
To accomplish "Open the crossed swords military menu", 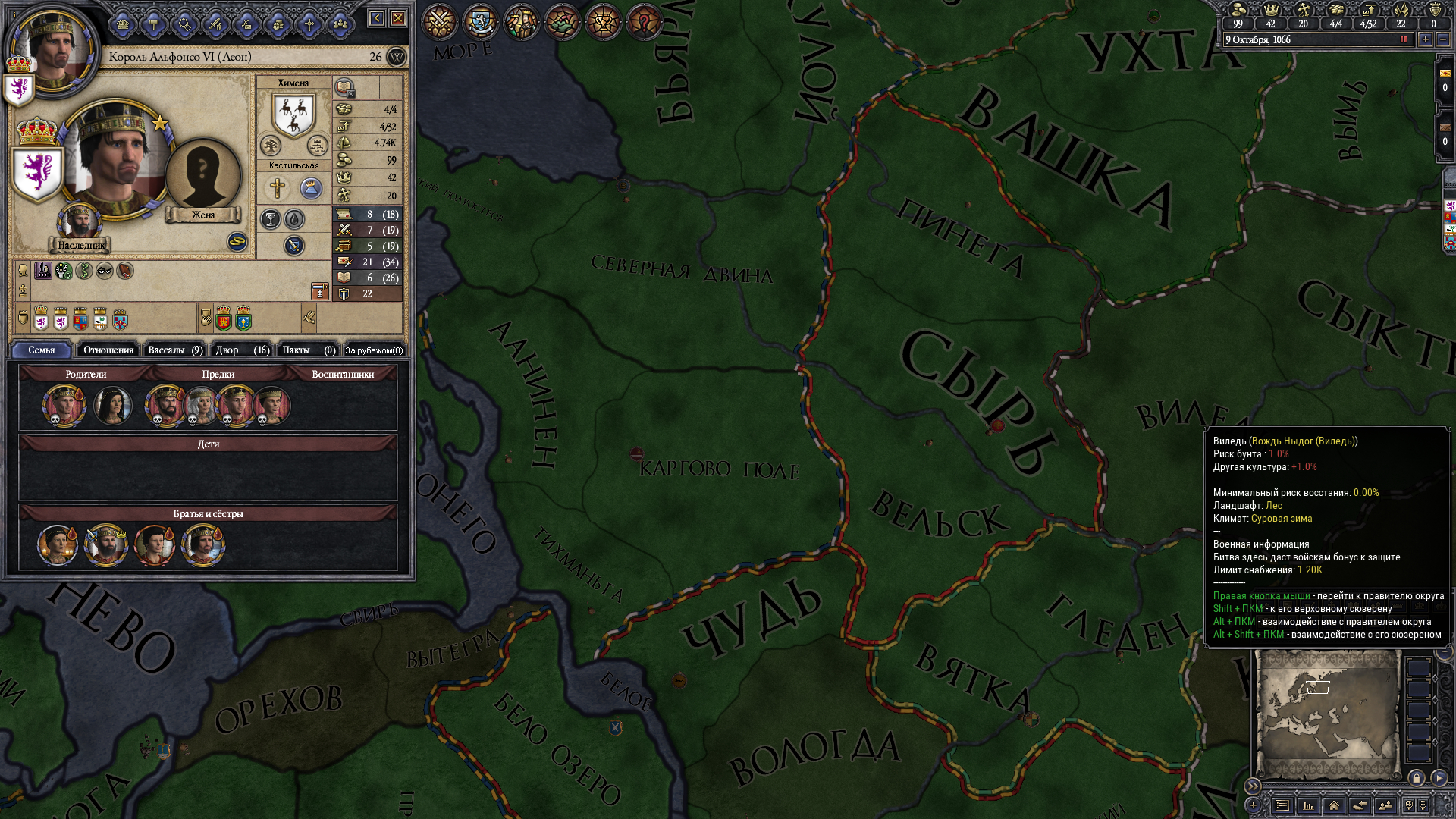I will [440, 21].
